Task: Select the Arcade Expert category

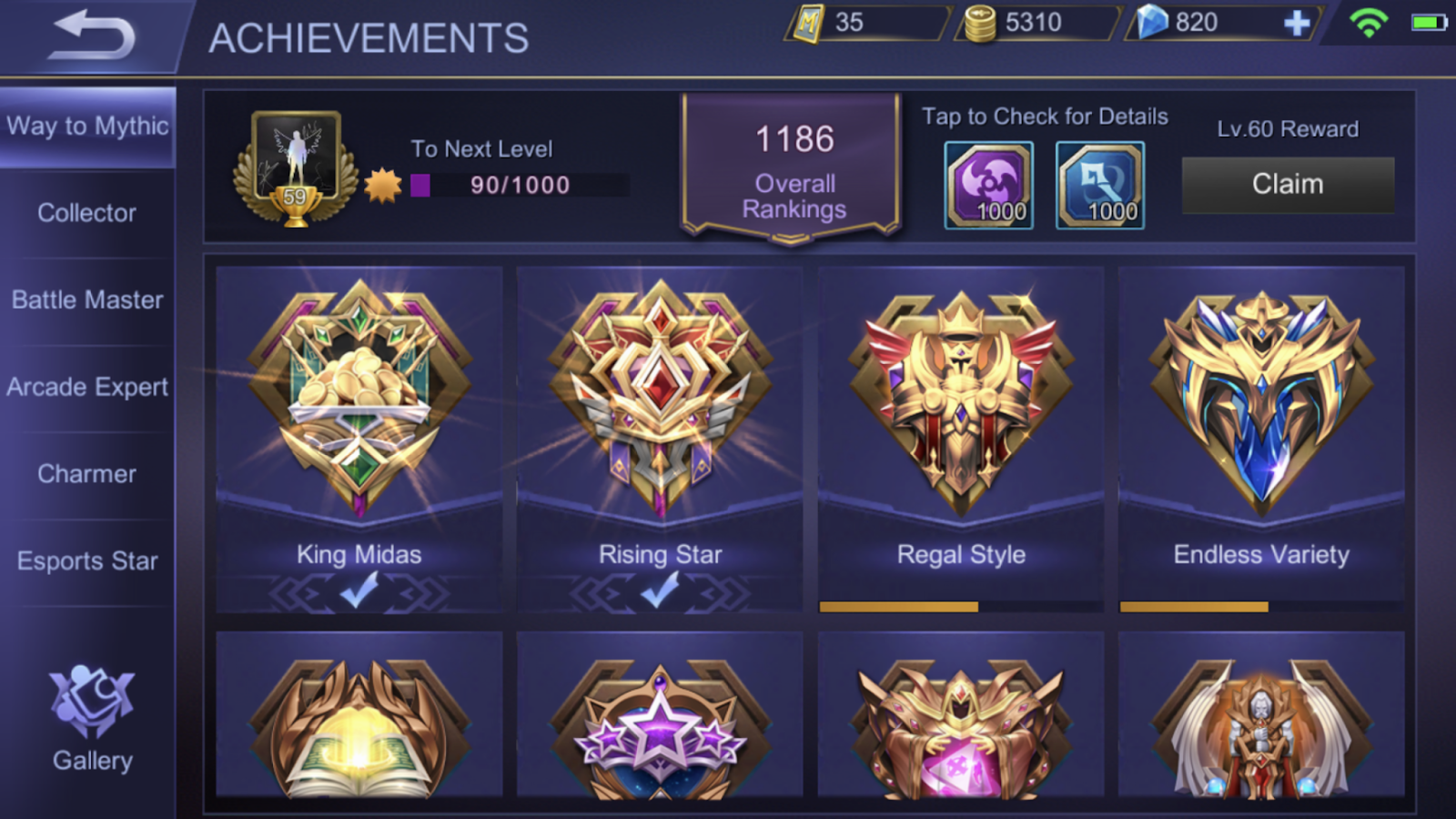Action: point(86,387)
